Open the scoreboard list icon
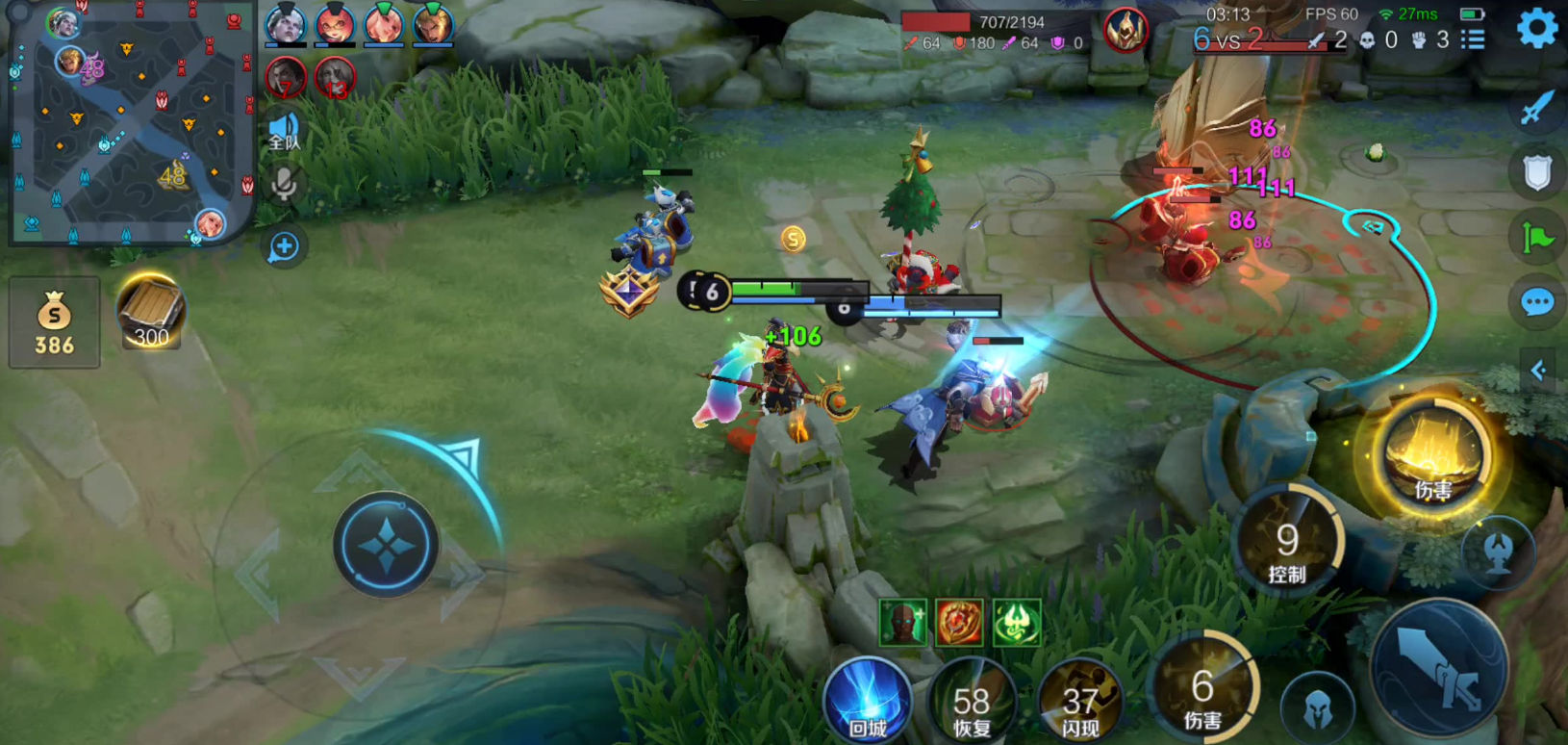The width and height of the screenshot is (1568, 745). [1473, 39]
